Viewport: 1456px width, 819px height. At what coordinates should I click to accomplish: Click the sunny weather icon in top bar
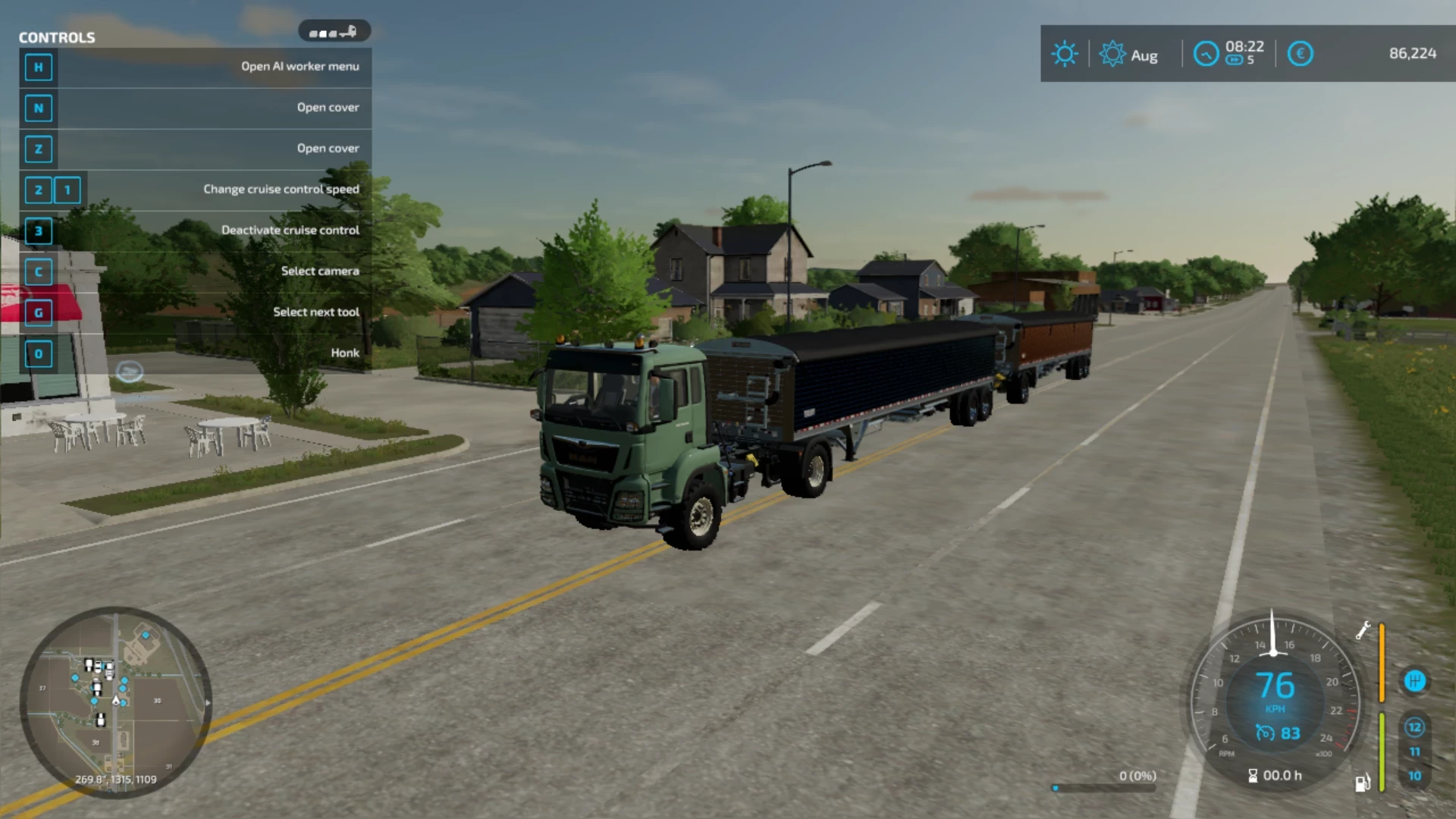1064,53
